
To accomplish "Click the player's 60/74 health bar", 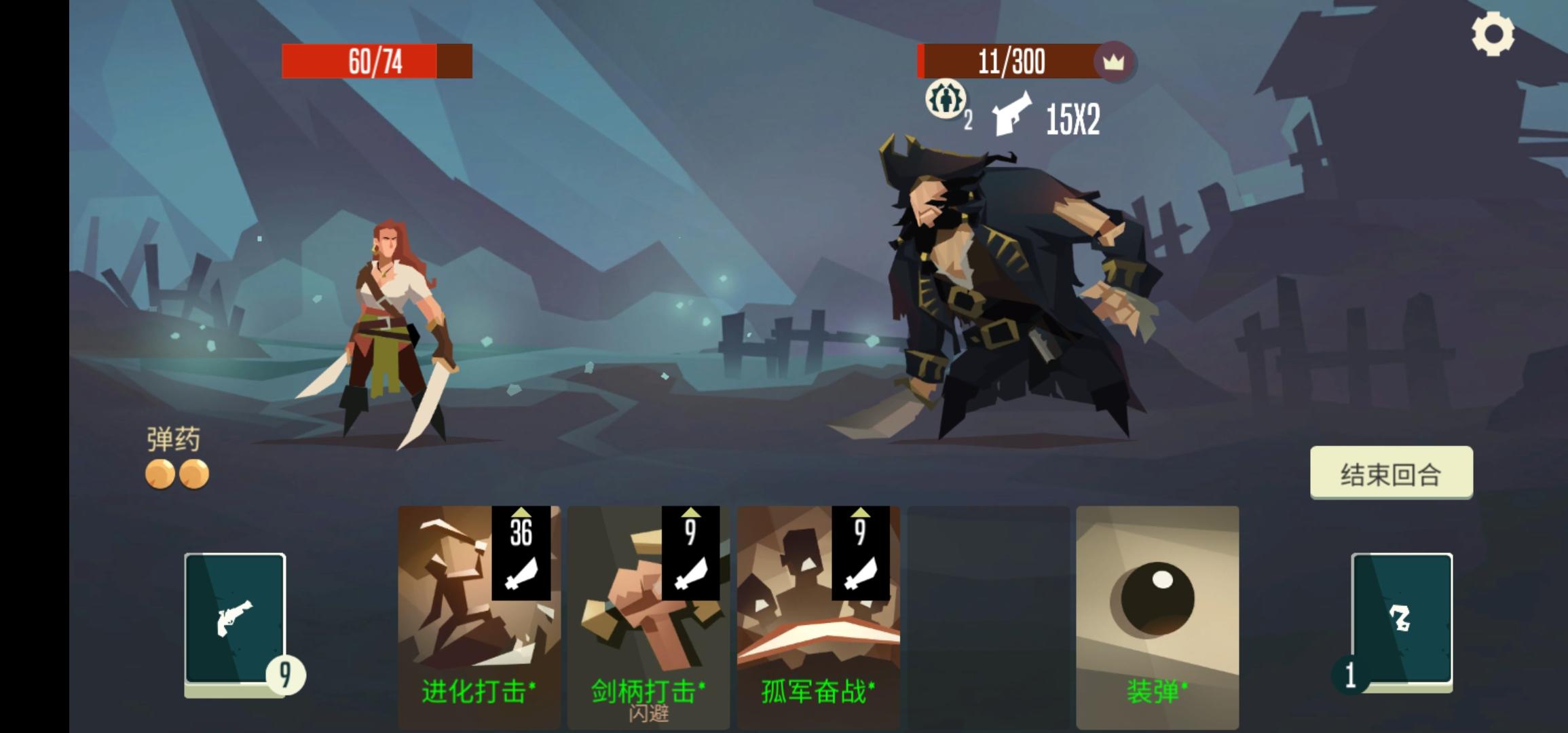I will [x=377, y=62].
